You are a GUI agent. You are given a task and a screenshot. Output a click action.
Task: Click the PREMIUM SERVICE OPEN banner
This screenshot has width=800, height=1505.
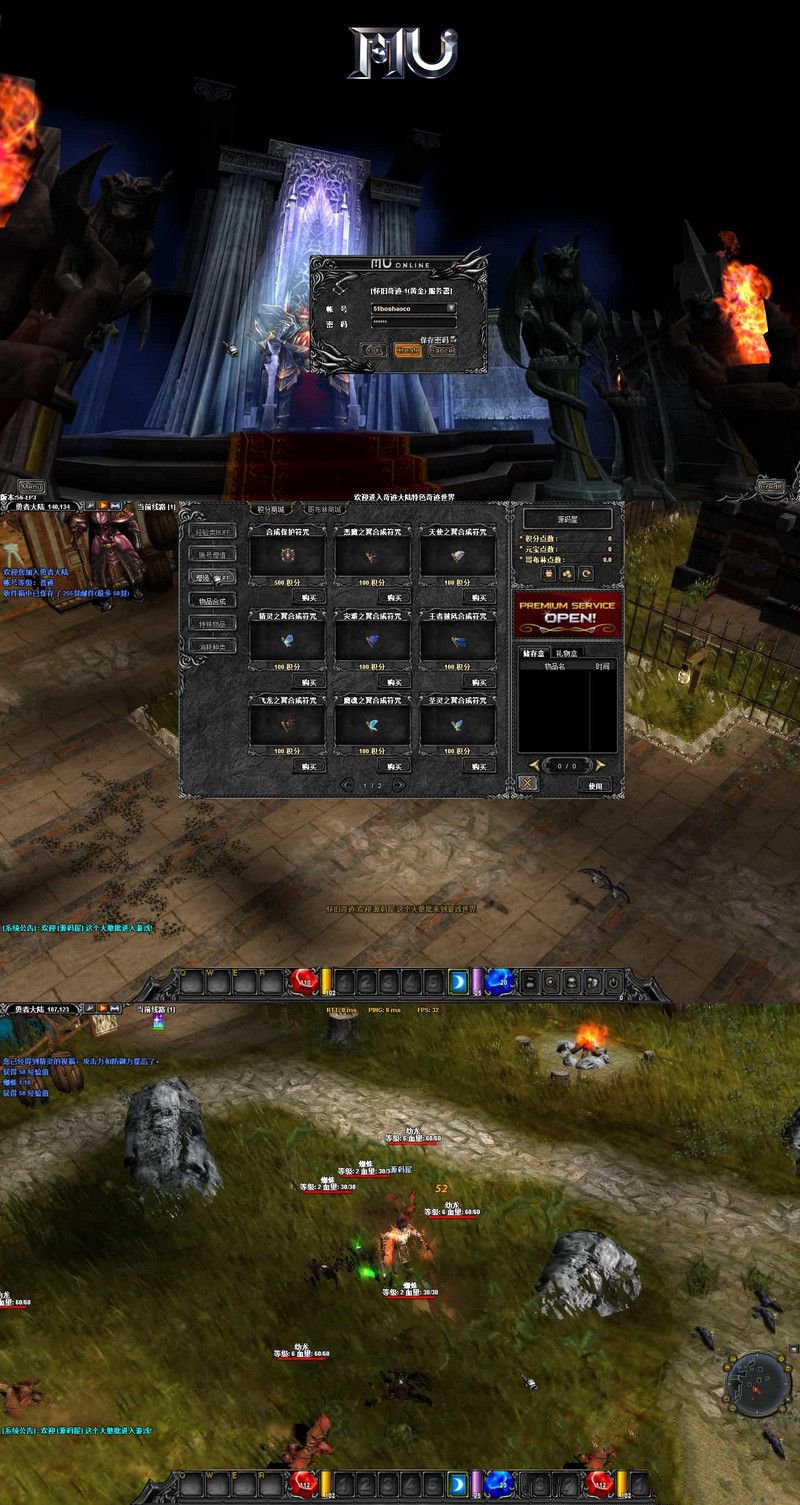tap(569, 613)
